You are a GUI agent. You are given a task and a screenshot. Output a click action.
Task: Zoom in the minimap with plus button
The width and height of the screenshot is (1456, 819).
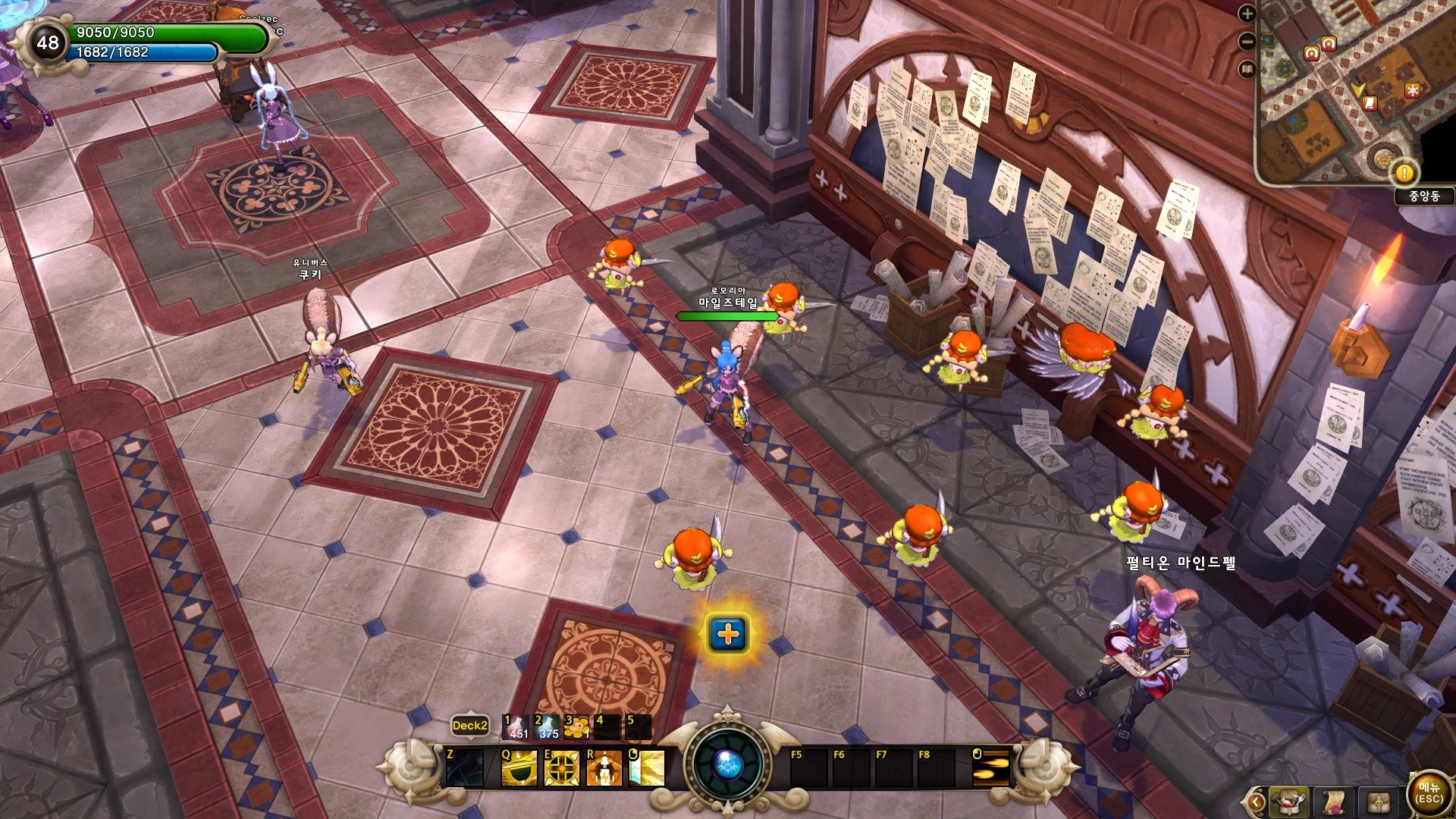[x=1247, y=14]
